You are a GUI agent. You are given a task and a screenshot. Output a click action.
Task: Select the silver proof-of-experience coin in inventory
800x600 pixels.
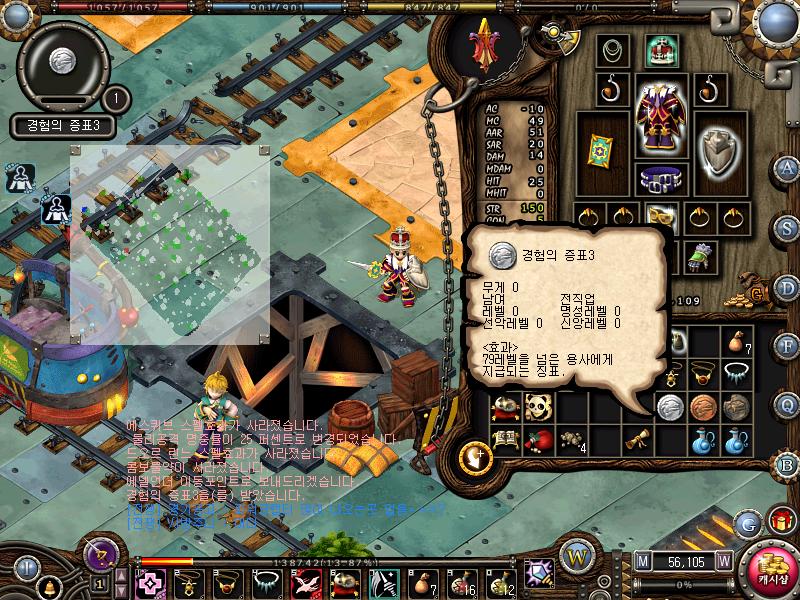coord(669,406)
